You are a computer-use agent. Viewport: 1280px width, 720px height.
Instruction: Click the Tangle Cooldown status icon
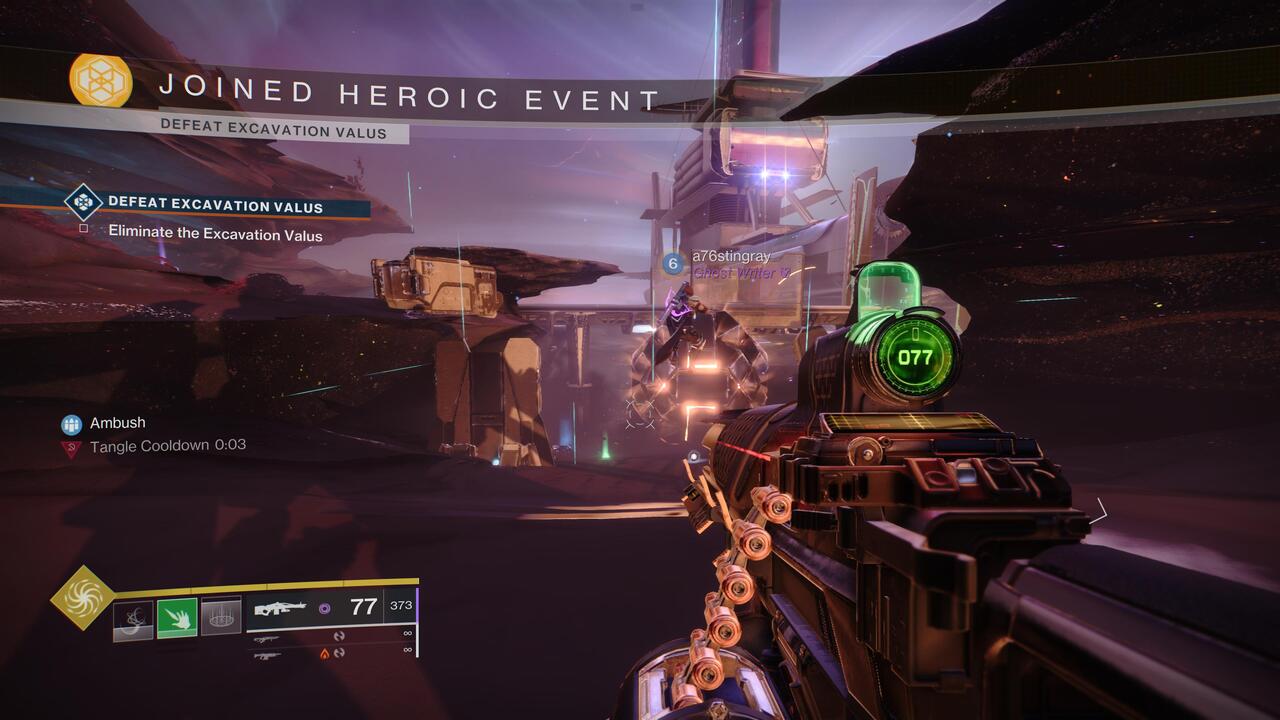71,448
